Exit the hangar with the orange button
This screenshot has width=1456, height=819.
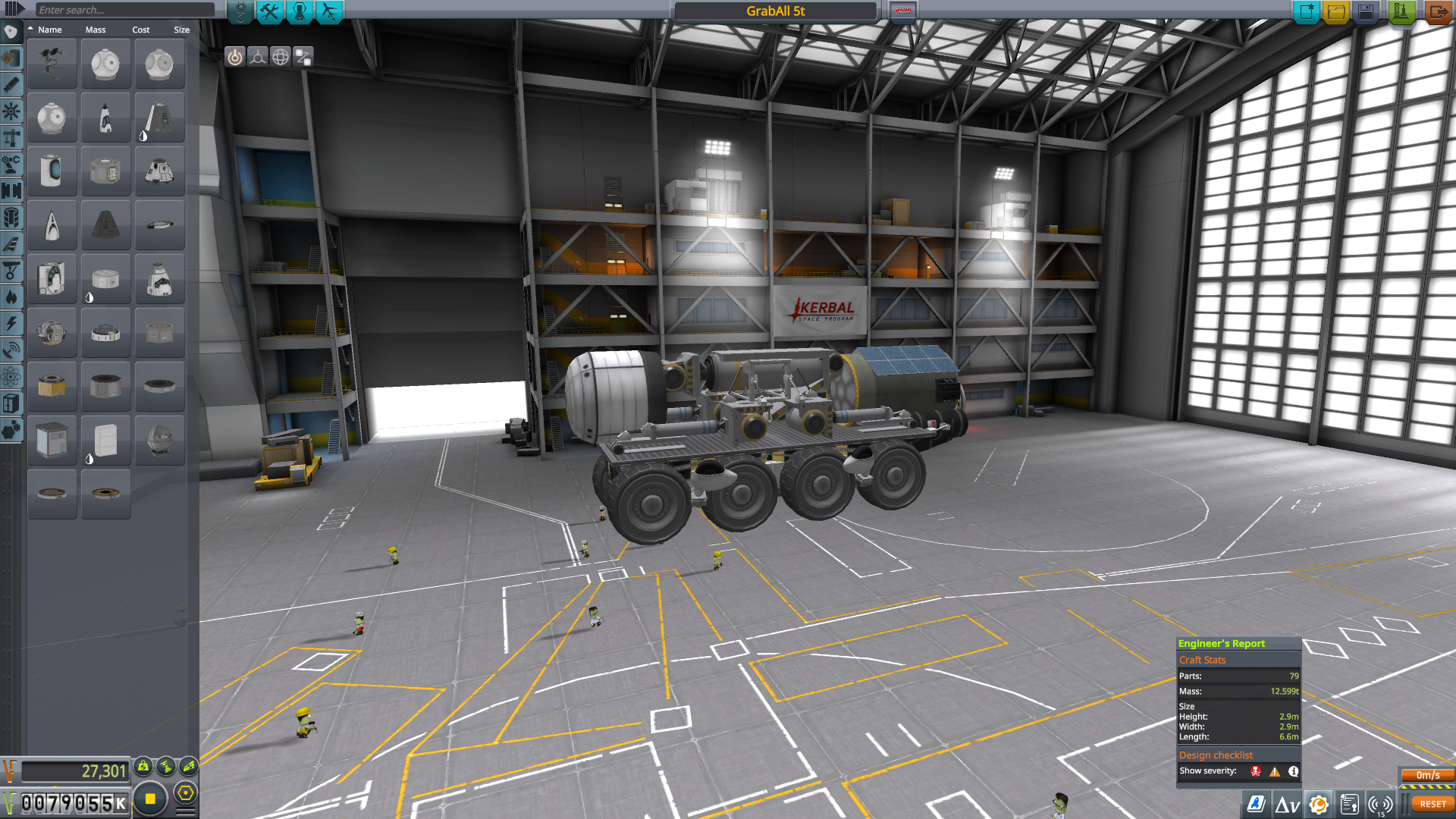(x=1437, y=11)
